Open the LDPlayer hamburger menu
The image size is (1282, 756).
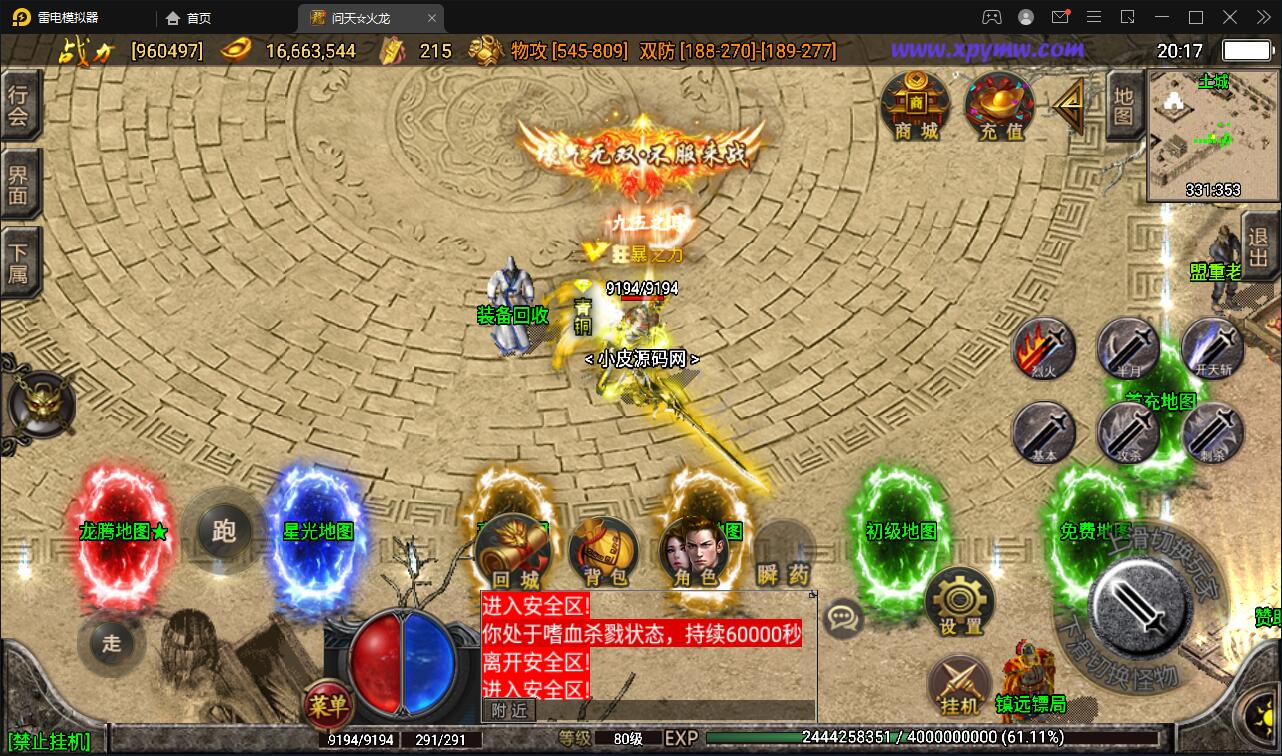point(1093,17)
